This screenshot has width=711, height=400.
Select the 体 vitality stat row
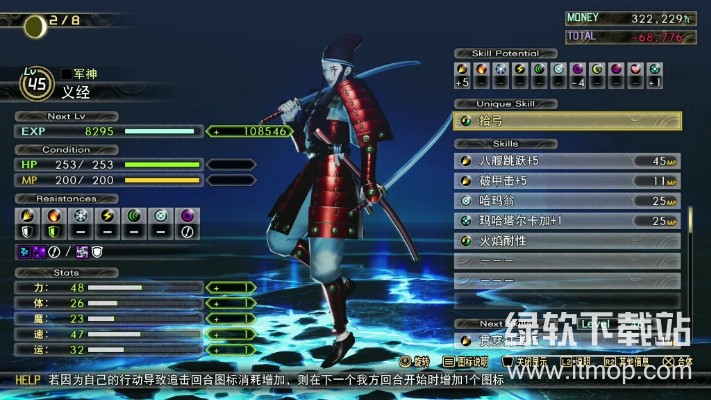coord(130,303)
